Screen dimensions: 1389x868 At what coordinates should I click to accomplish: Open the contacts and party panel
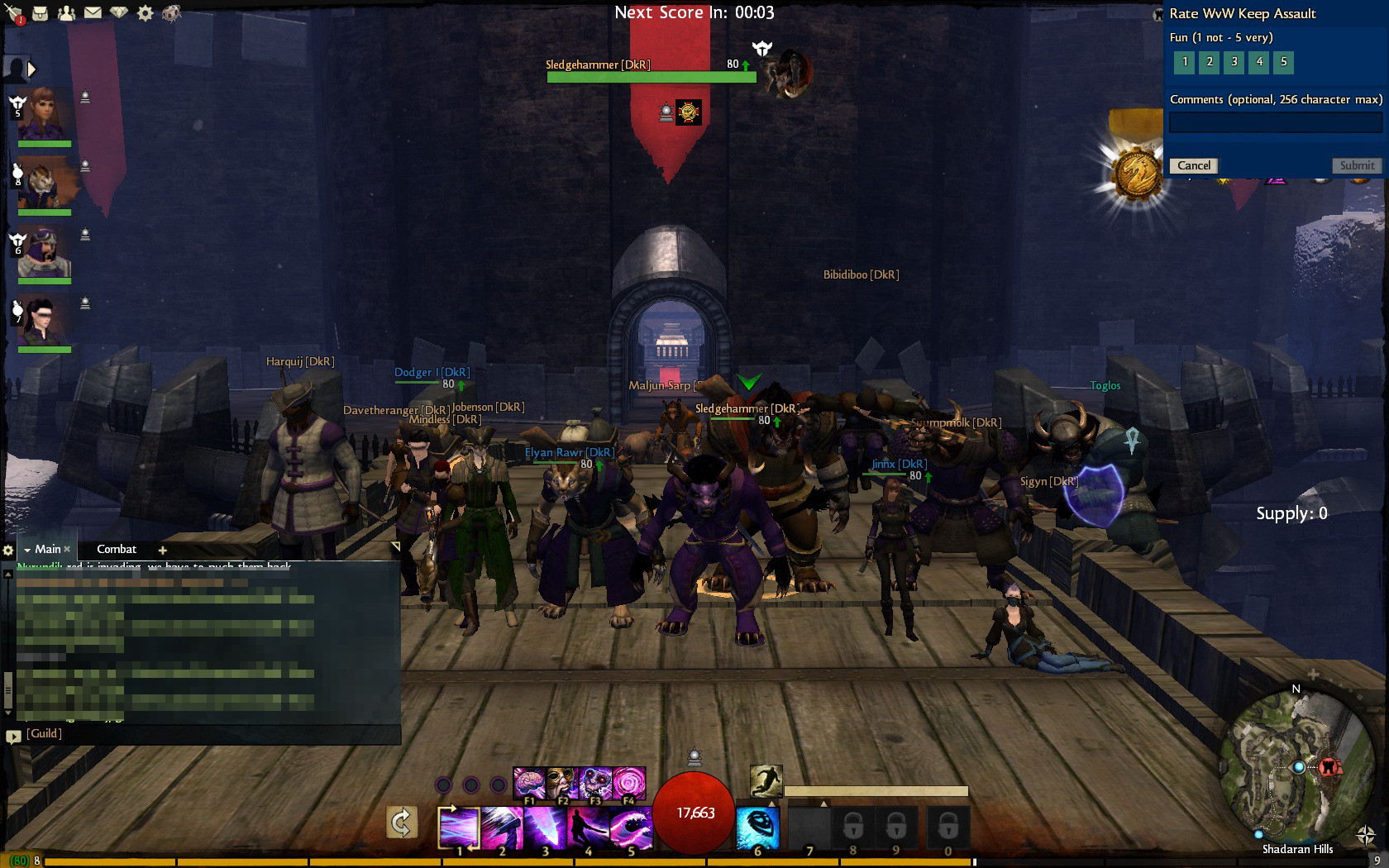tap(66, 13)
